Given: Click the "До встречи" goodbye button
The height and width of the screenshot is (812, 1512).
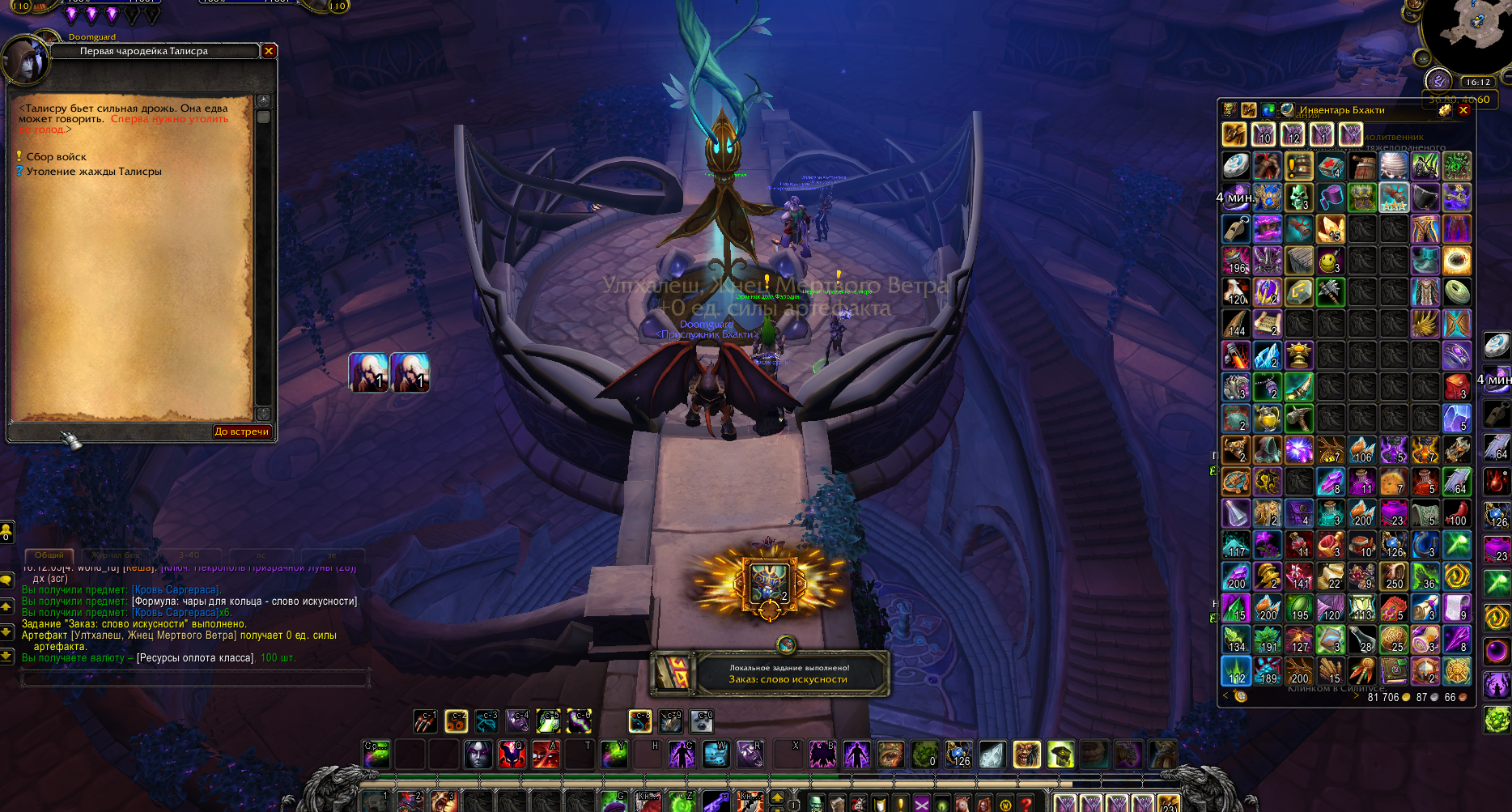Looking at the screenshot, I should (x=241, y=432).
